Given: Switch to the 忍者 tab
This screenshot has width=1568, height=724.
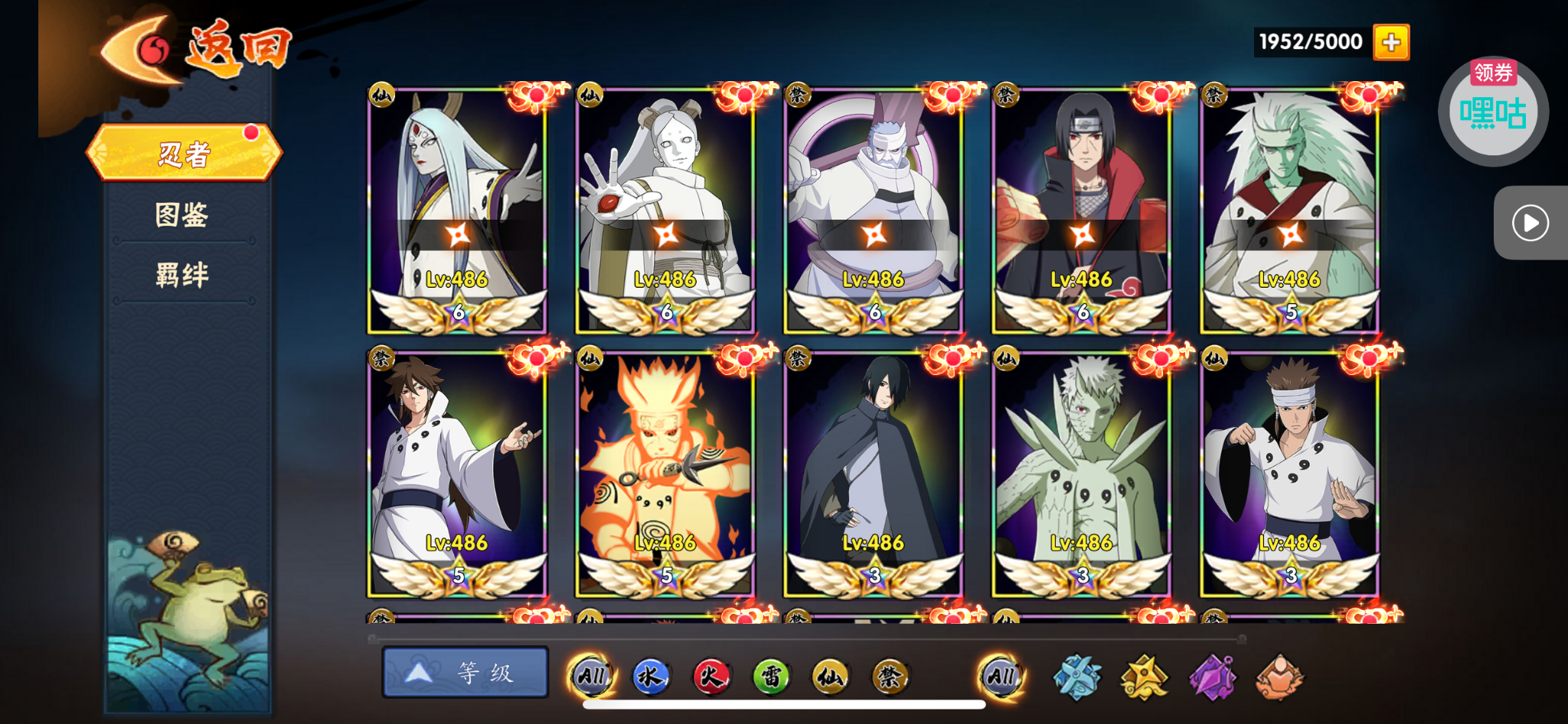Looking at the screenshot, I should pos(184,154).
